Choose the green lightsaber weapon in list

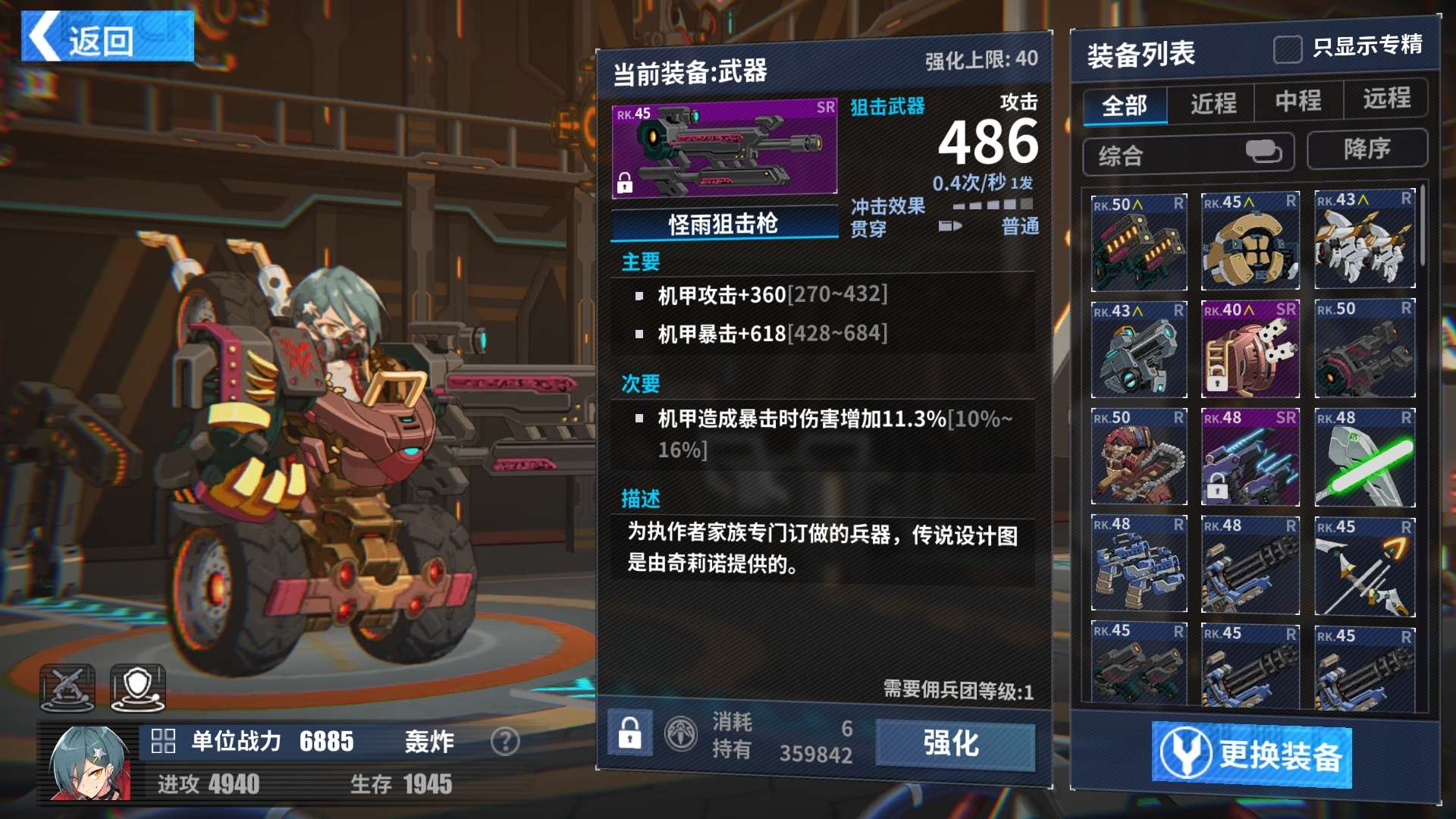click(x=1364, y=458)
